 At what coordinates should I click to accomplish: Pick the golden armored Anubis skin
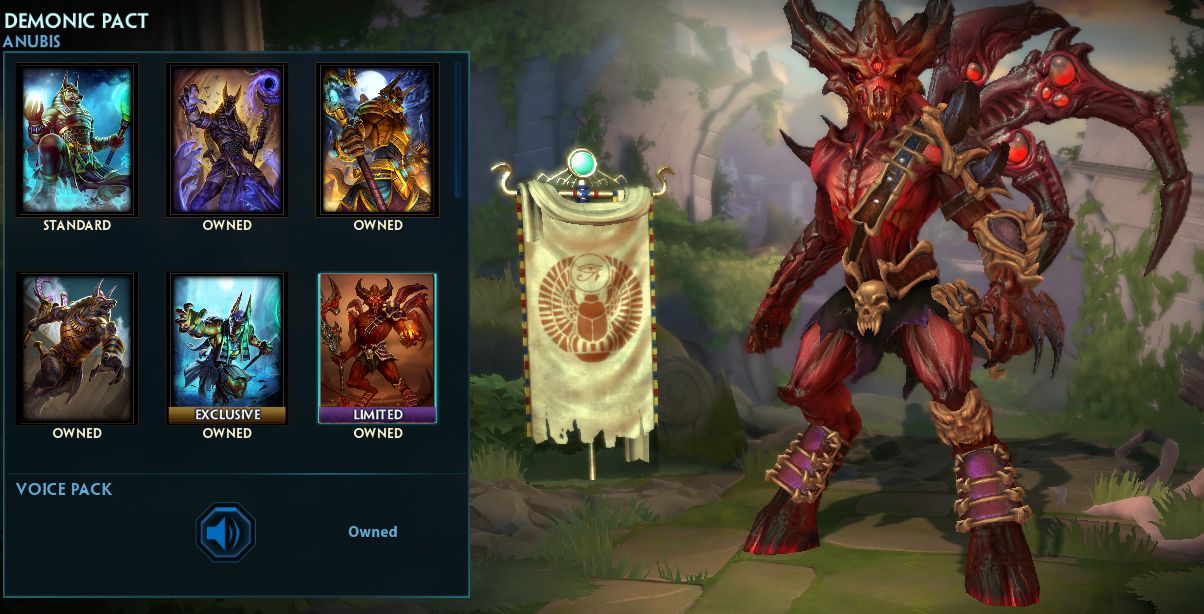tap(378, 140)
